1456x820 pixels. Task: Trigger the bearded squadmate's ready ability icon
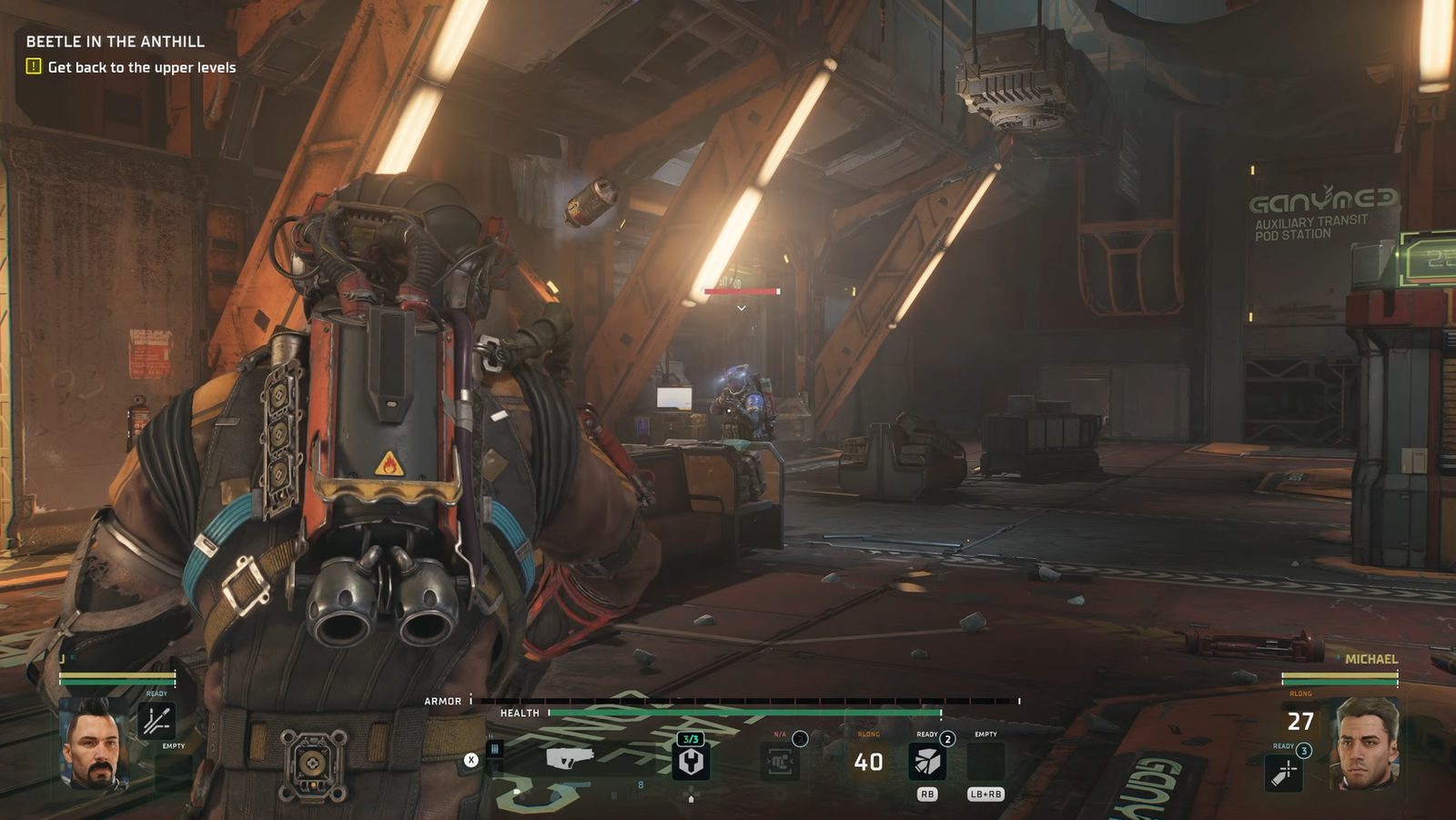pyautogui.click(x=157, y=721)
